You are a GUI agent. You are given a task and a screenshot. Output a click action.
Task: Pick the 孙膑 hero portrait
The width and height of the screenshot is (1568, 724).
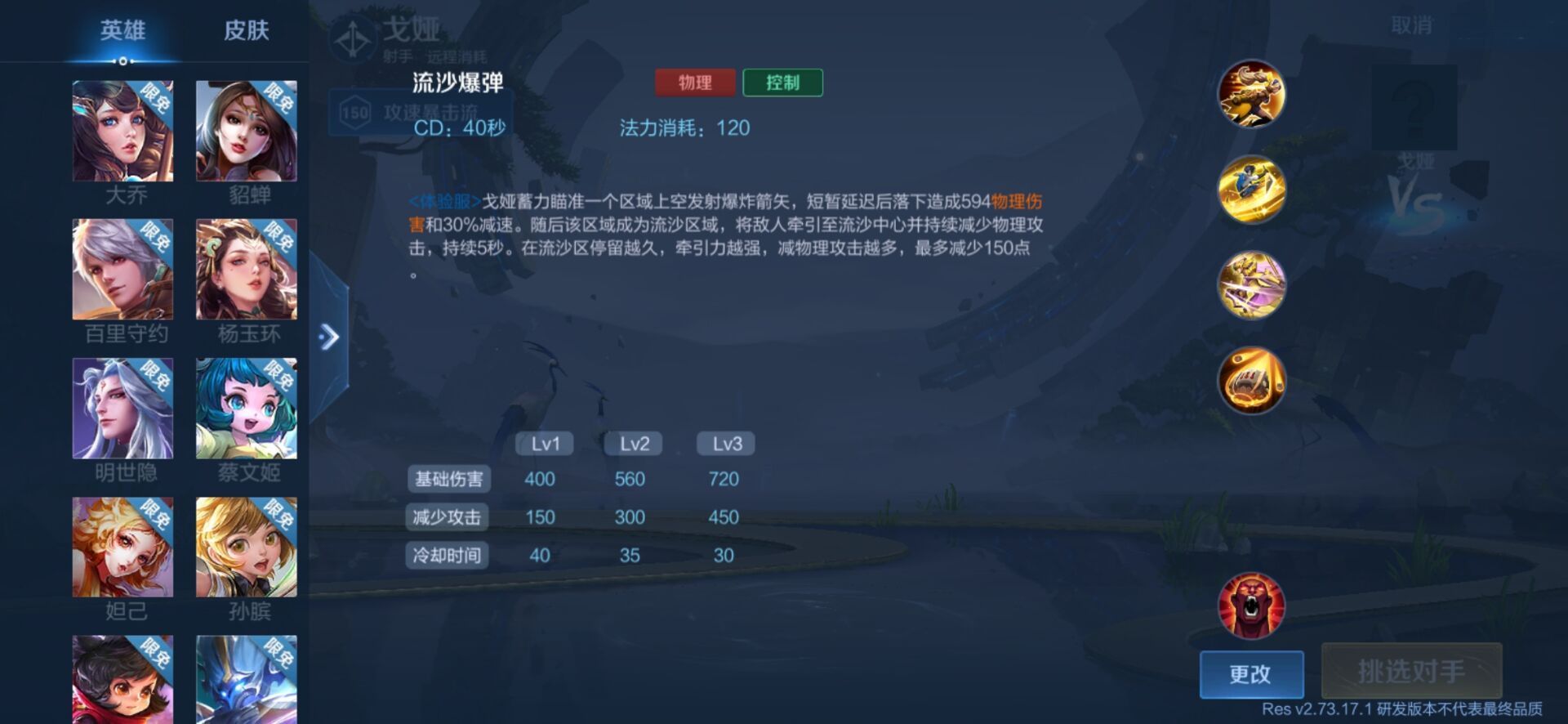coord(247,547)
